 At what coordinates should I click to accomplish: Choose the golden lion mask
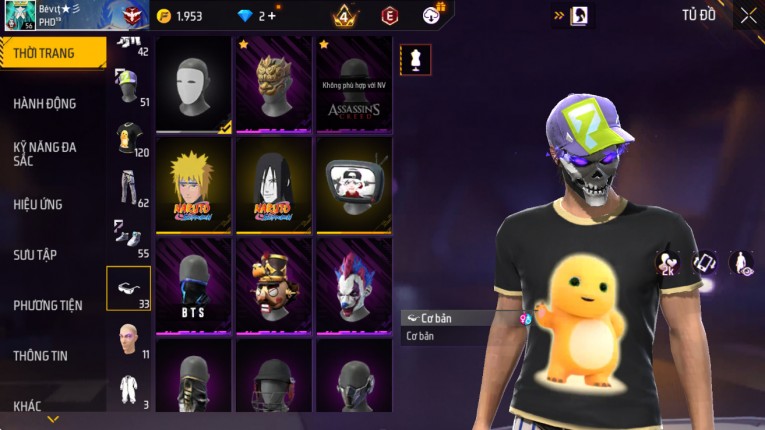click(x=274, y=85)
